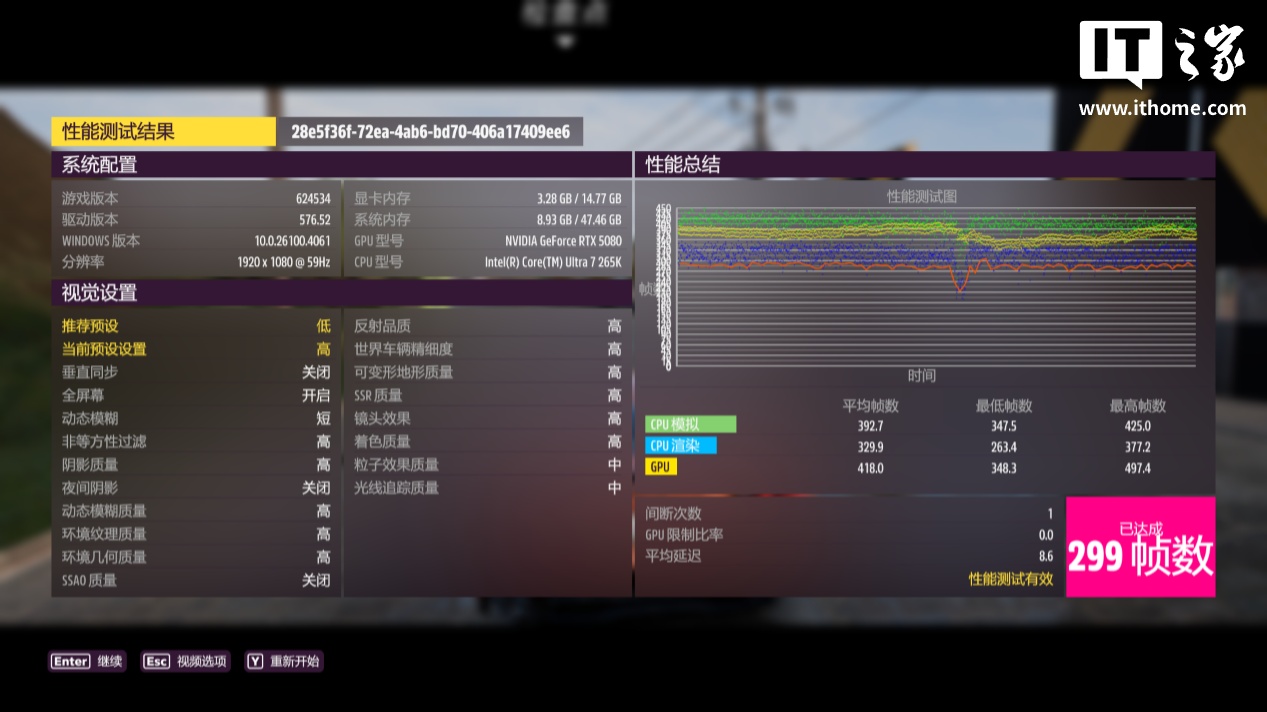Open 视频选项 video options
This screenshot has height=712, width=1267.
(187, 661)
